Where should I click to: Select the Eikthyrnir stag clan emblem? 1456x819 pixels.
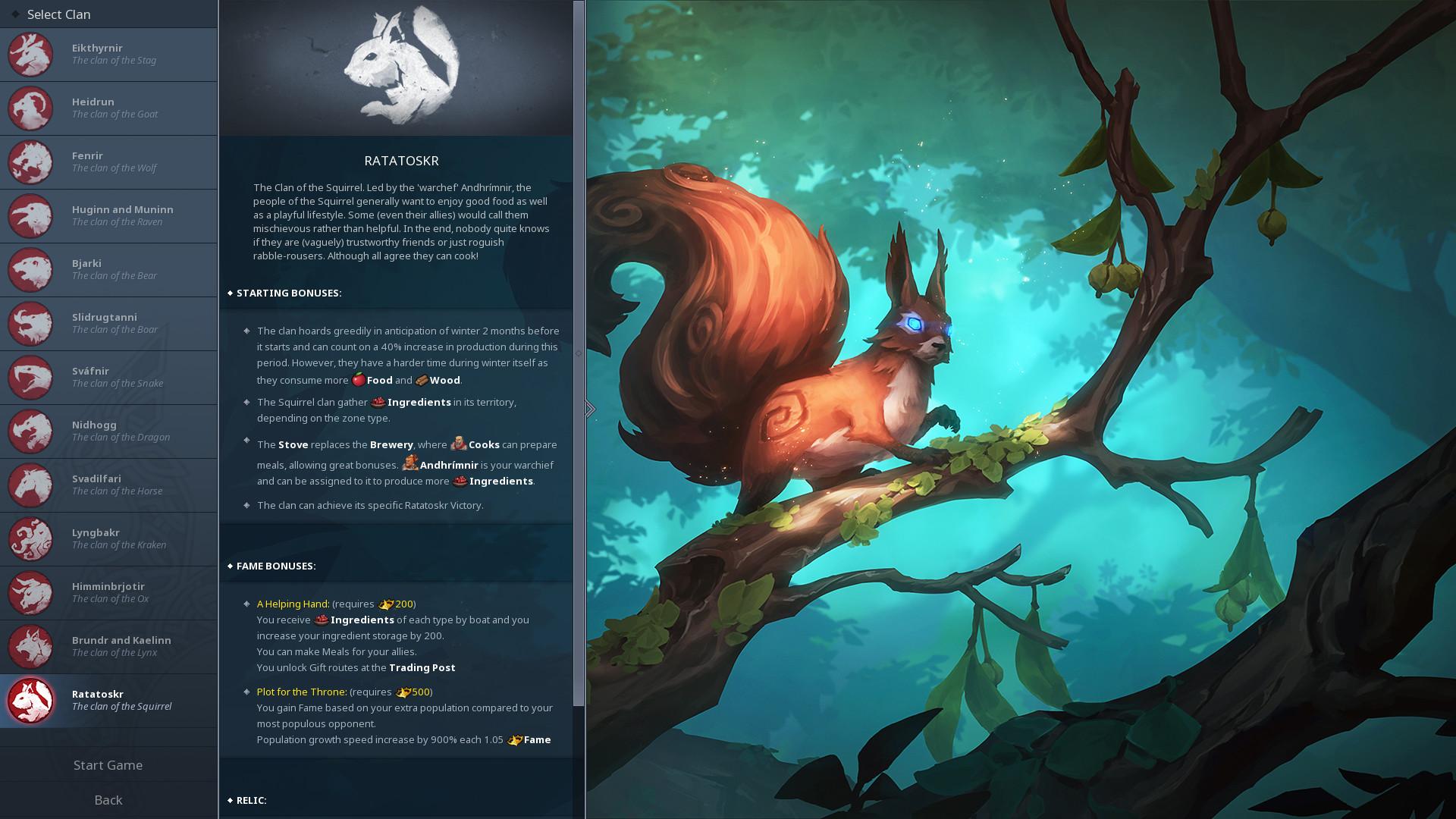coord(30,55)
